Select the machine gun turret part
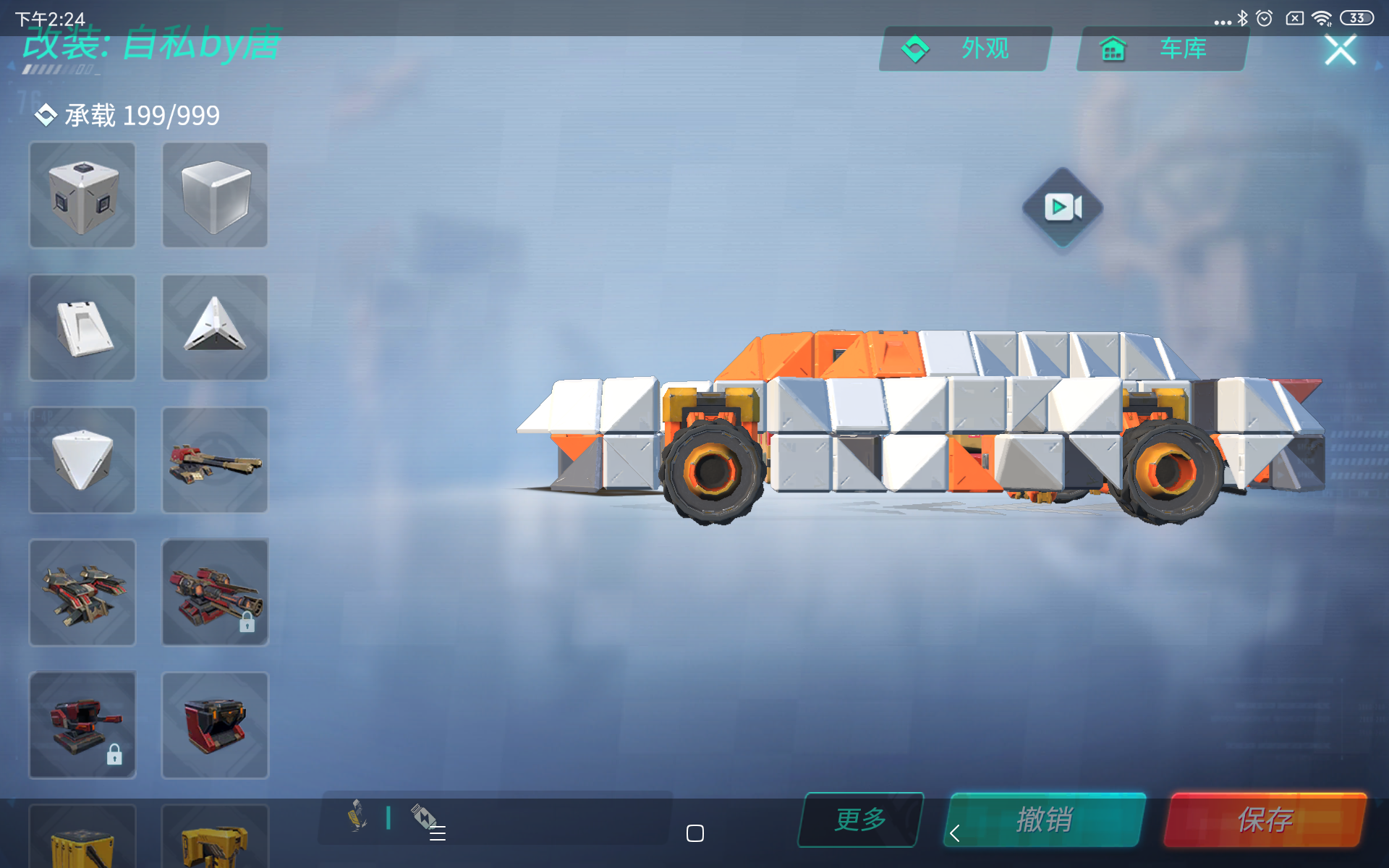This screenshot has height=868, width=1389. [214, 459]
